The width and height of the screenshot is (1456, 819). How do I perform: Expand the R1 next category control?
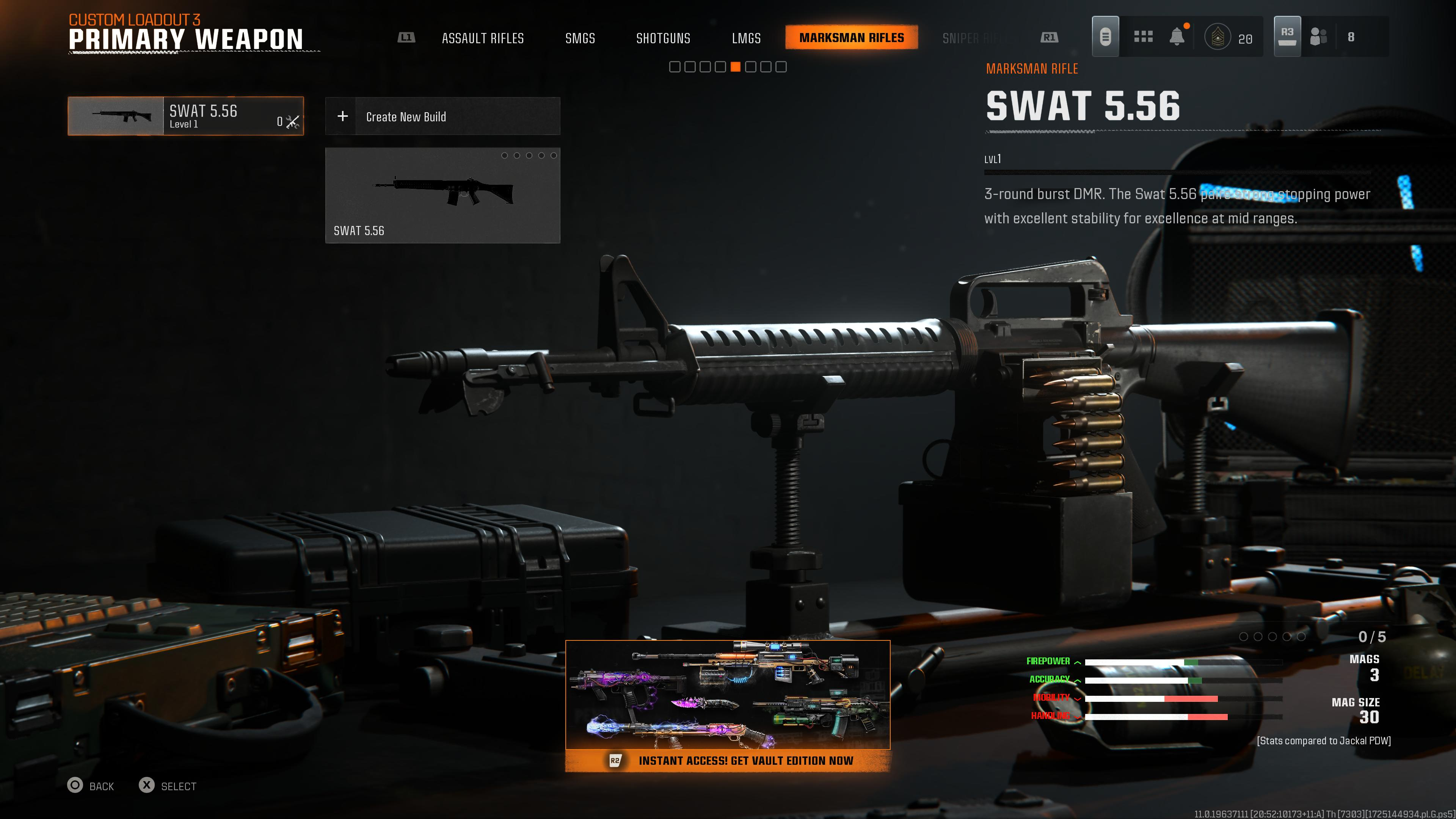point(1049,37)
